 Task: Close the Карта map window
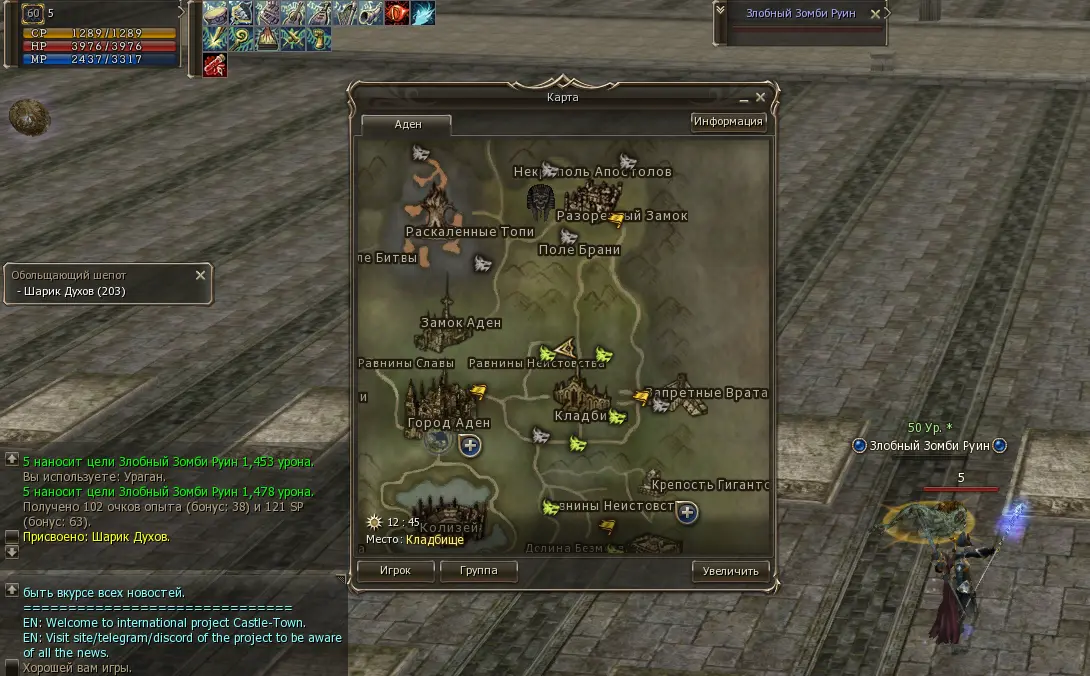coord(760,98)
